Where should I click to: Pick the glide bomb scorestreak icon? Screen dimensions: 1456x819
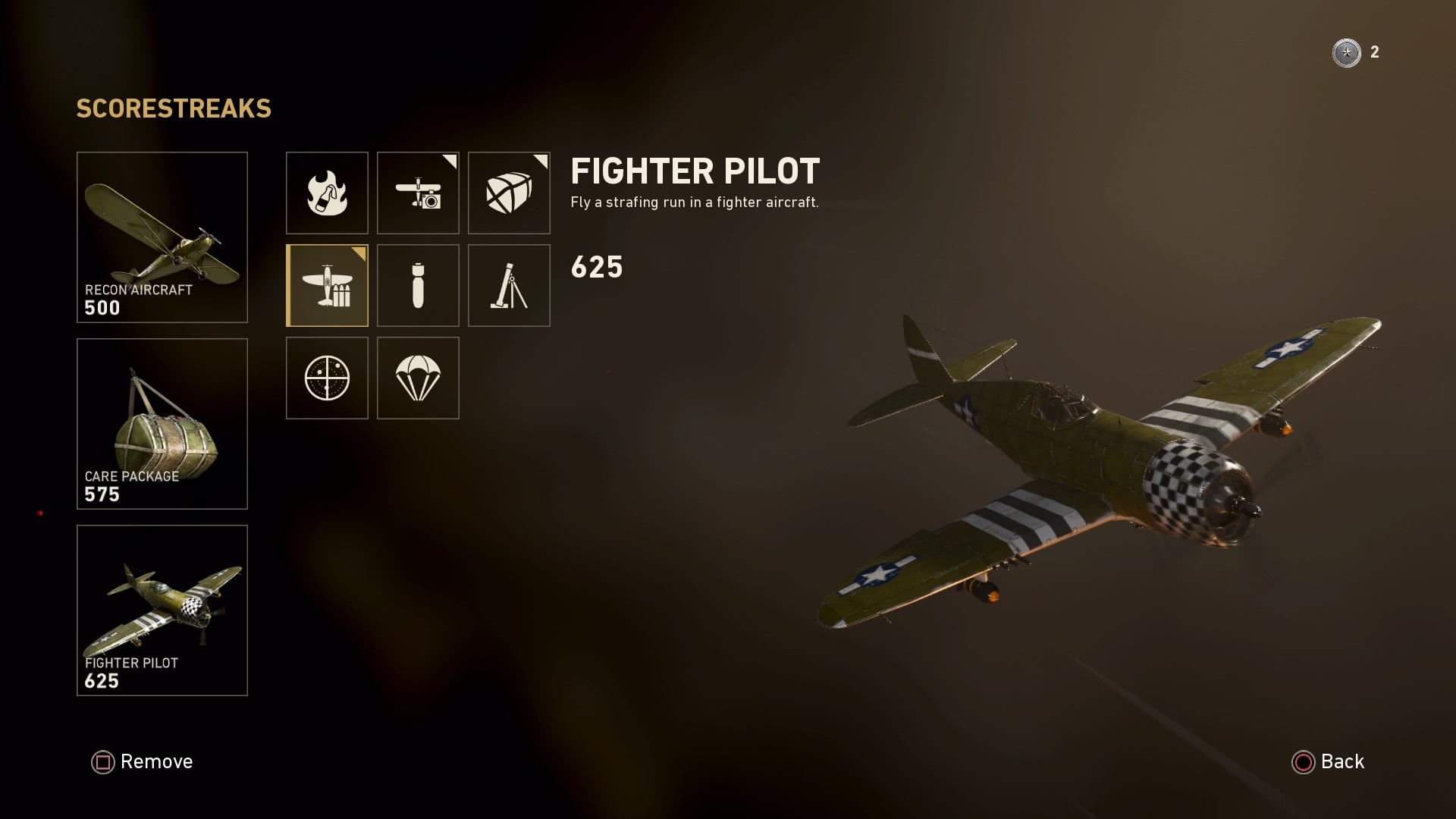(x=418, y=285)
